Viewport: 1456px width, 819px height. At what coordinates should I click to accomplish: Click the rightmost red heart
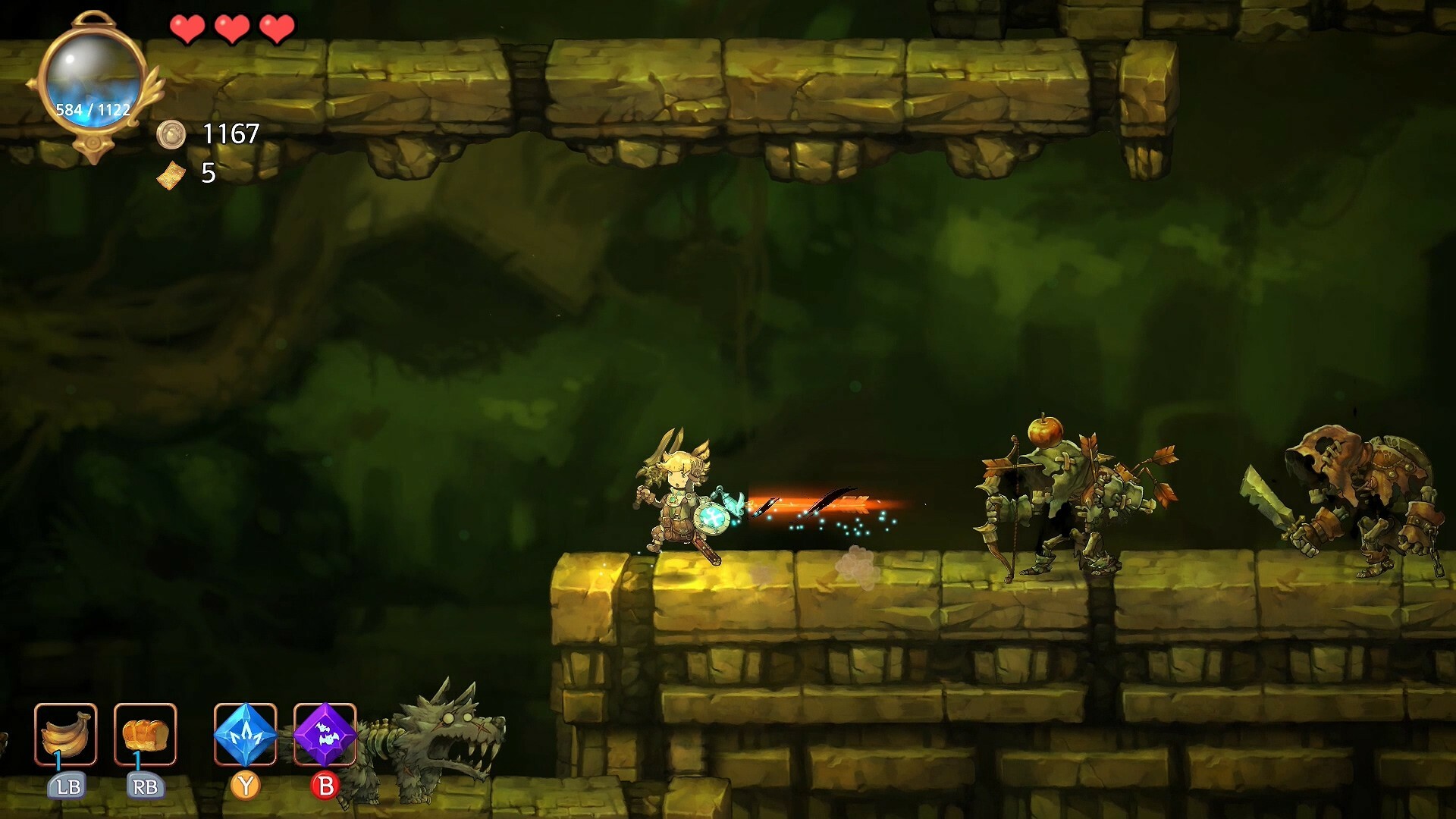point(278,30)
